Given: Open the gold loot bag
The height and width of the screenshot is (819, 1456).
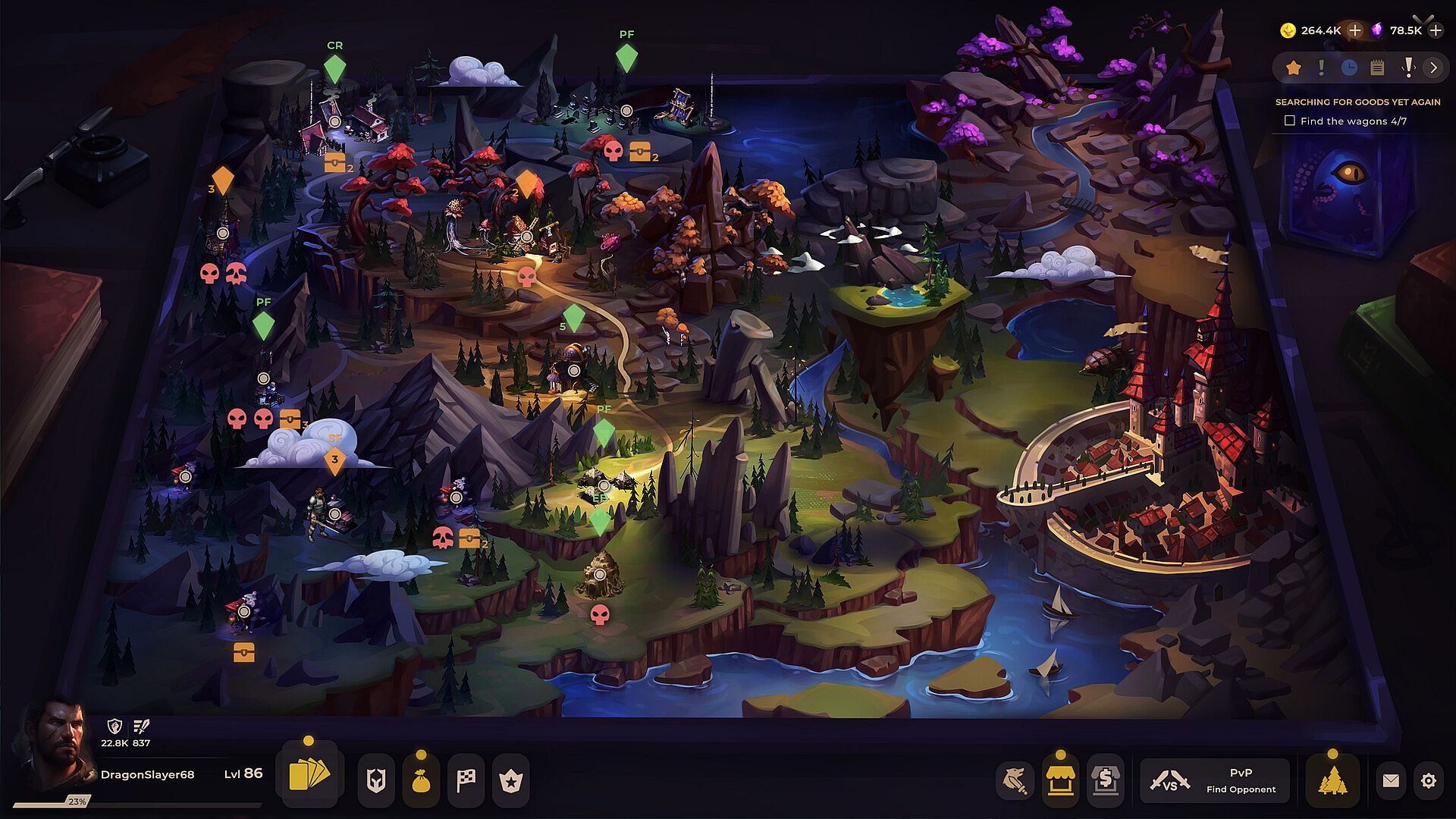Looking at the screenshot, I should click(x=421, y=780).
